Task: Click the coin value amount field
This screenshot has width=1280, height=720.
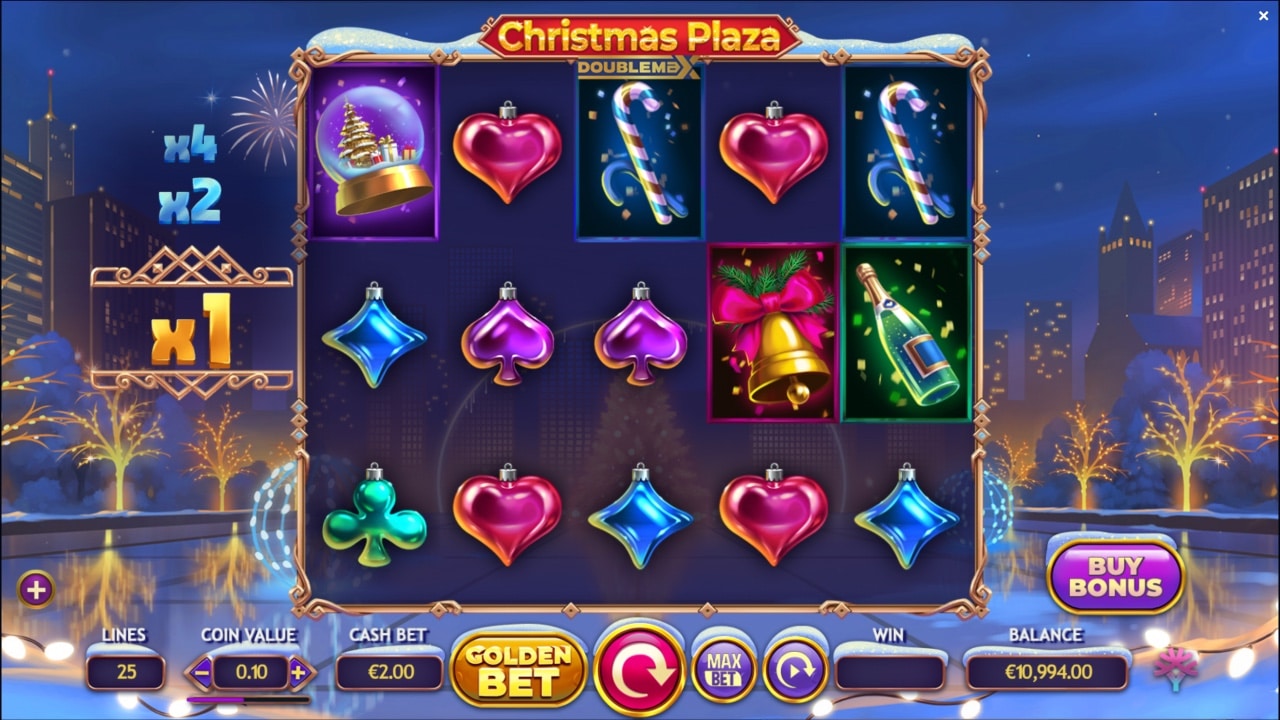Action: [x=252, y=672]
